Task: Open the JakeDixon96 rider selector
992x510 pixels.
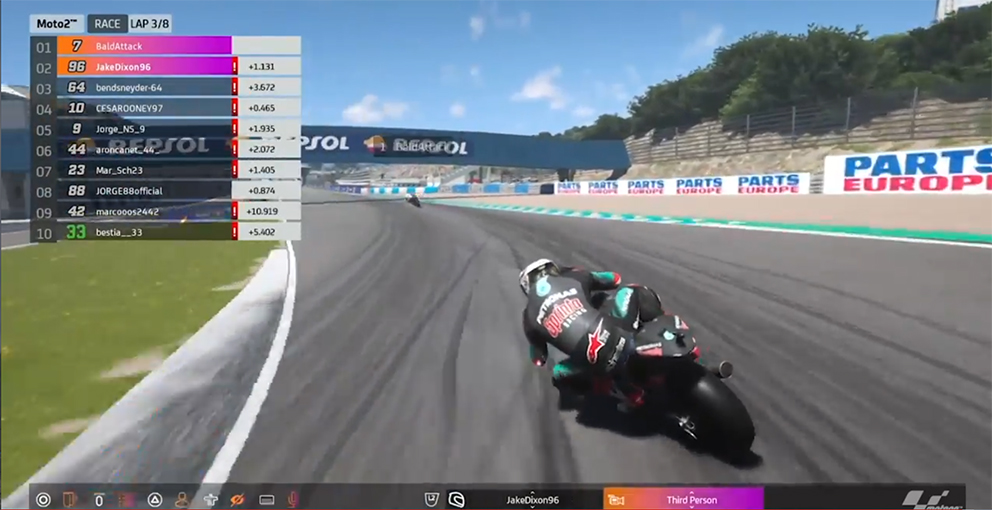Action: (532, 499)
